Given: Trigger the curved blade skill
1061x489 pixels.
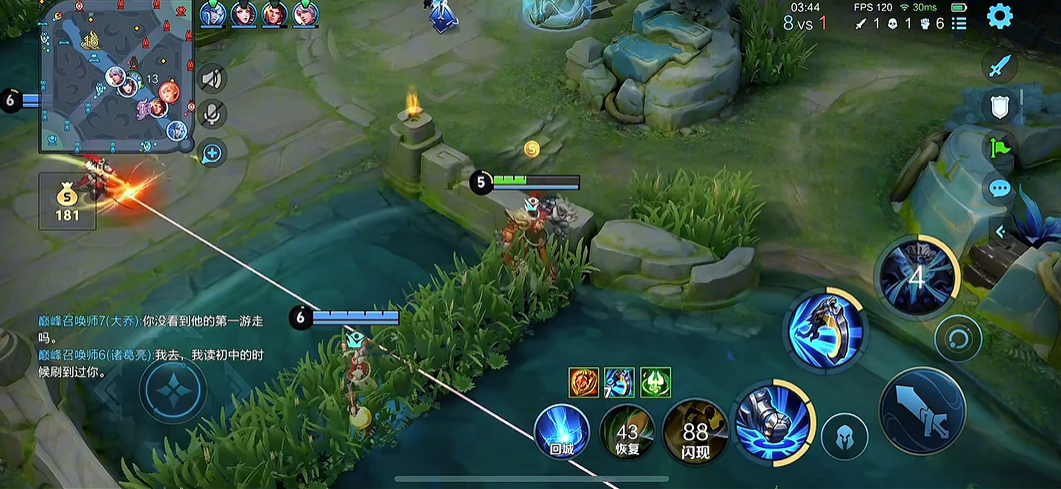Looking at the screenshot, I should (x=826, y=330).
